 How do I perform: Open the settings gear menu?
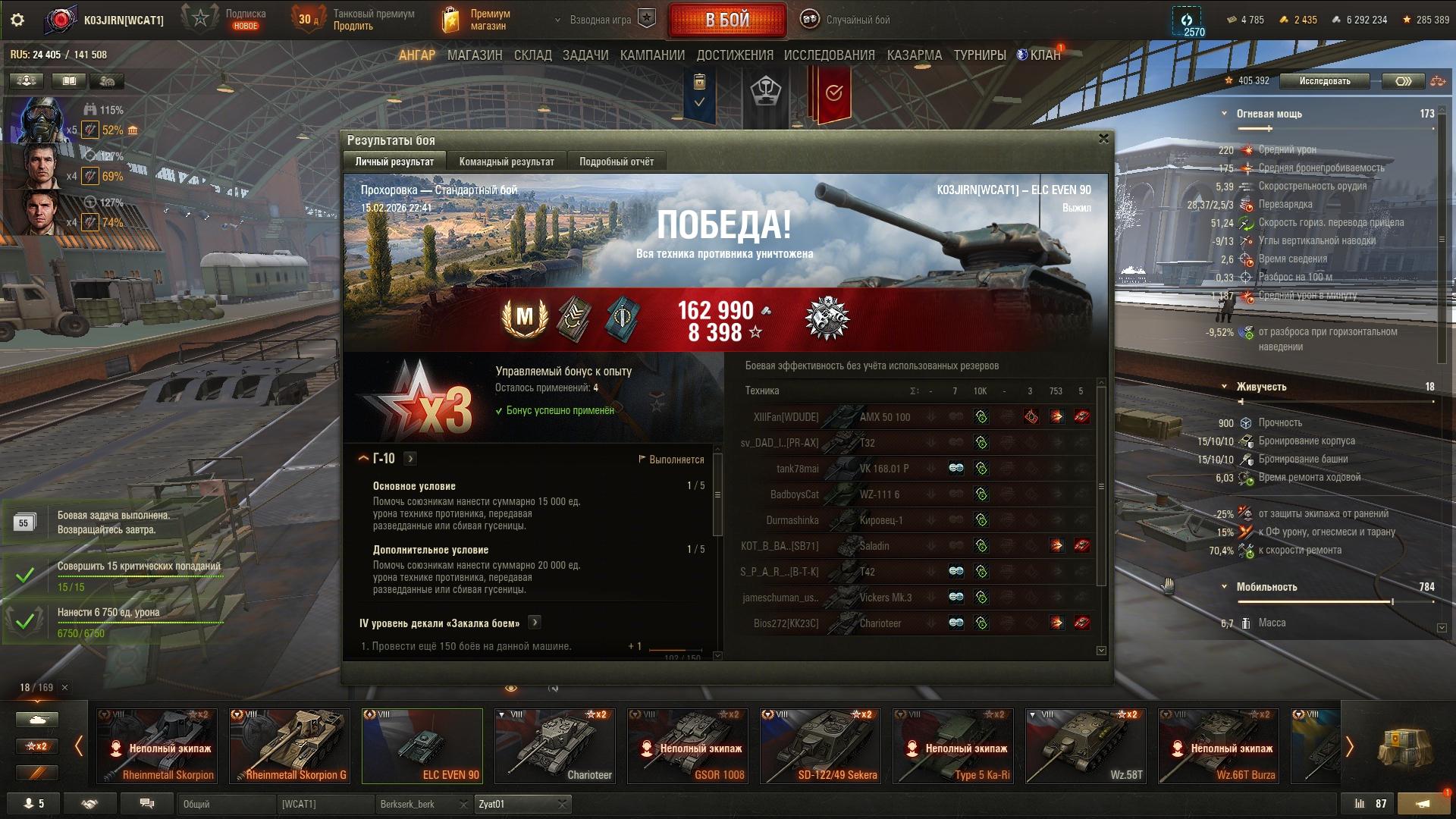(x=17, y=20)
